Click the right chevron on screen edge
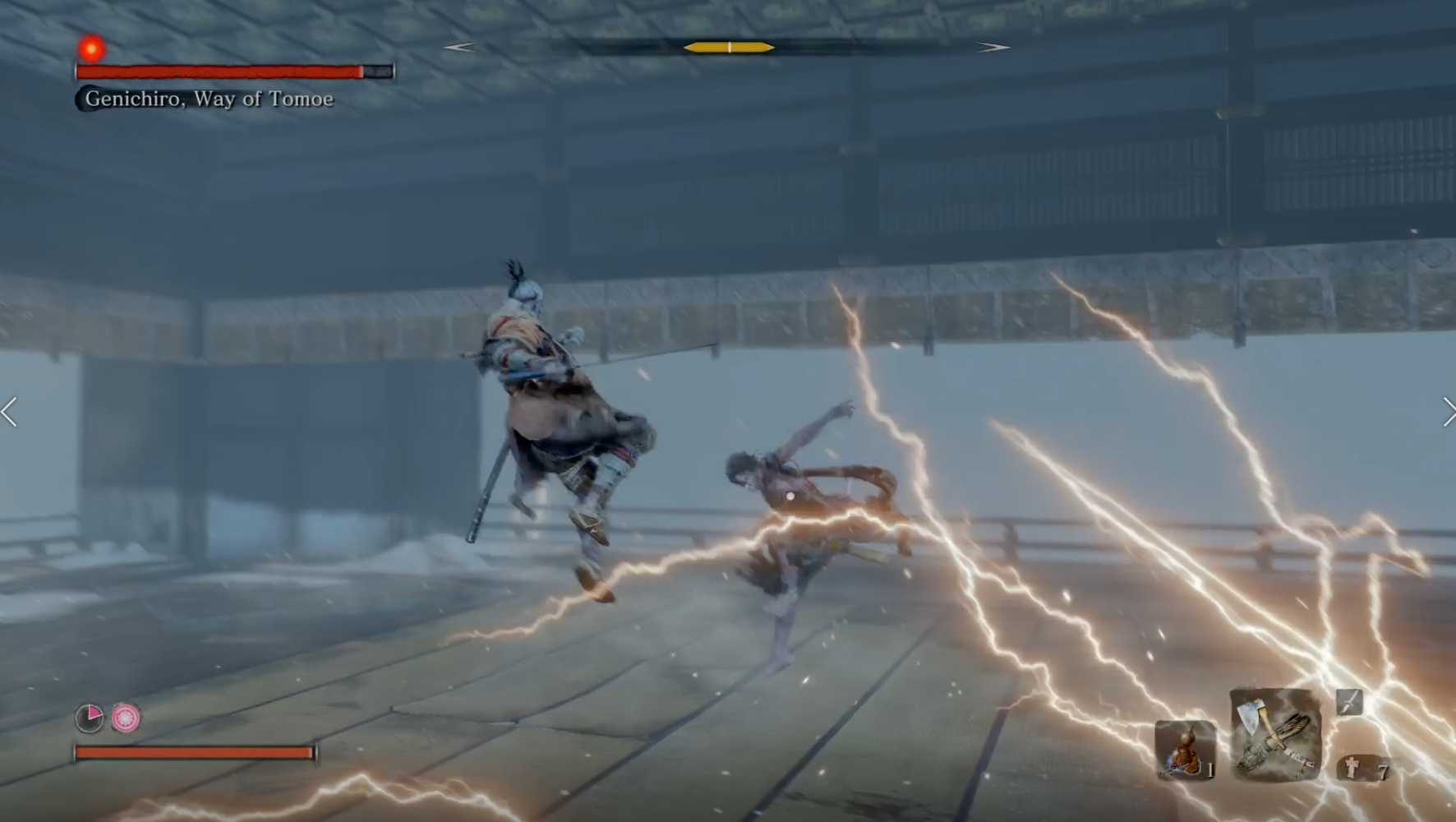The height and width of the screenshot is (822, 1456). click(x=1448, y=413)
